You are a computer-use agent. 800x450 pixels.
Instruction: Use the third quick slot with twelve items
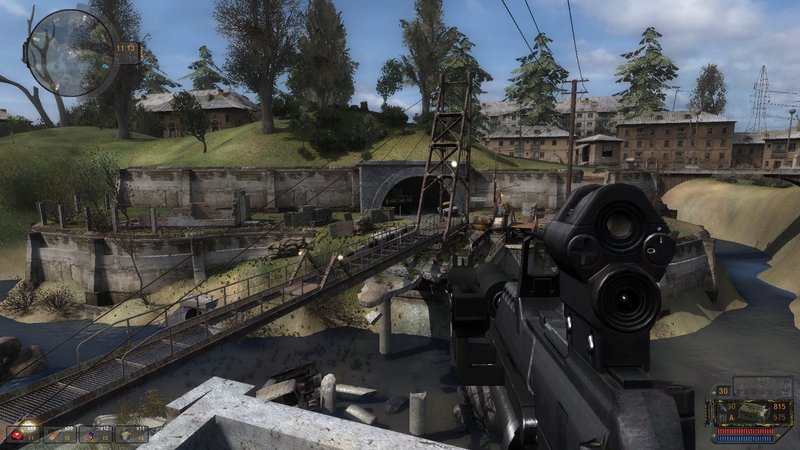(94, 435)
